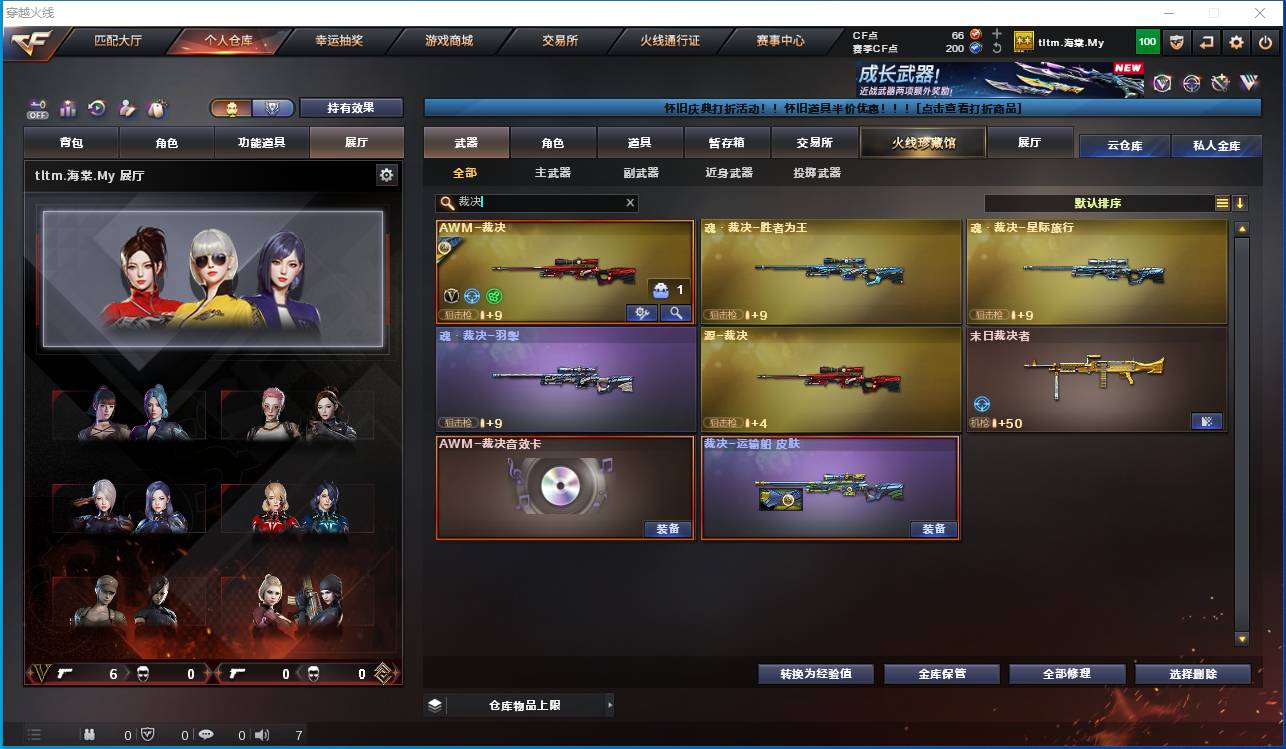
Task: Click the 装备 button on 裁决-运输船 皮肤
Action: [932, 530]
